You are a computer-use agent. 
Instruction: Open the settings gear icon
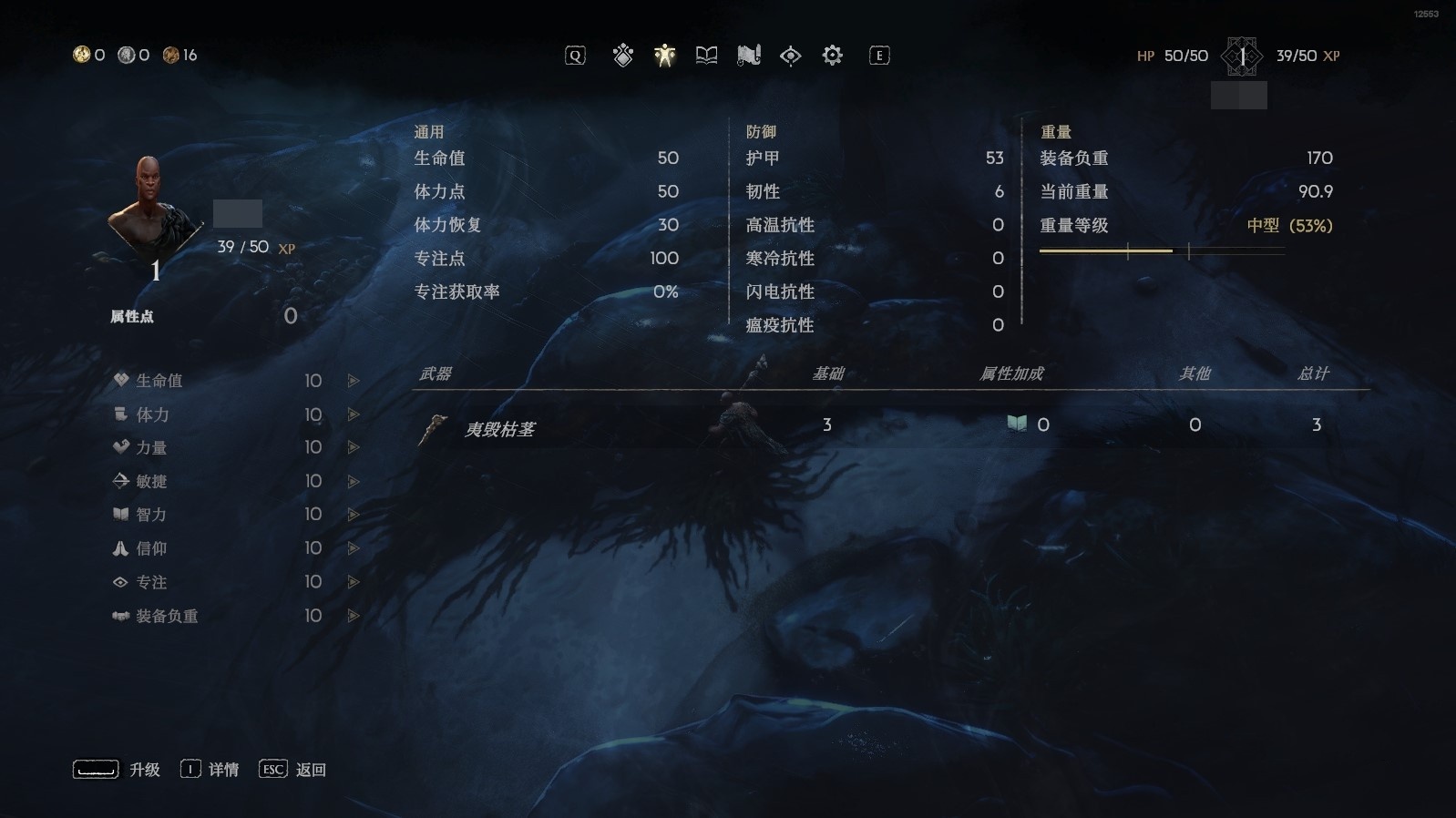[831, 56]
